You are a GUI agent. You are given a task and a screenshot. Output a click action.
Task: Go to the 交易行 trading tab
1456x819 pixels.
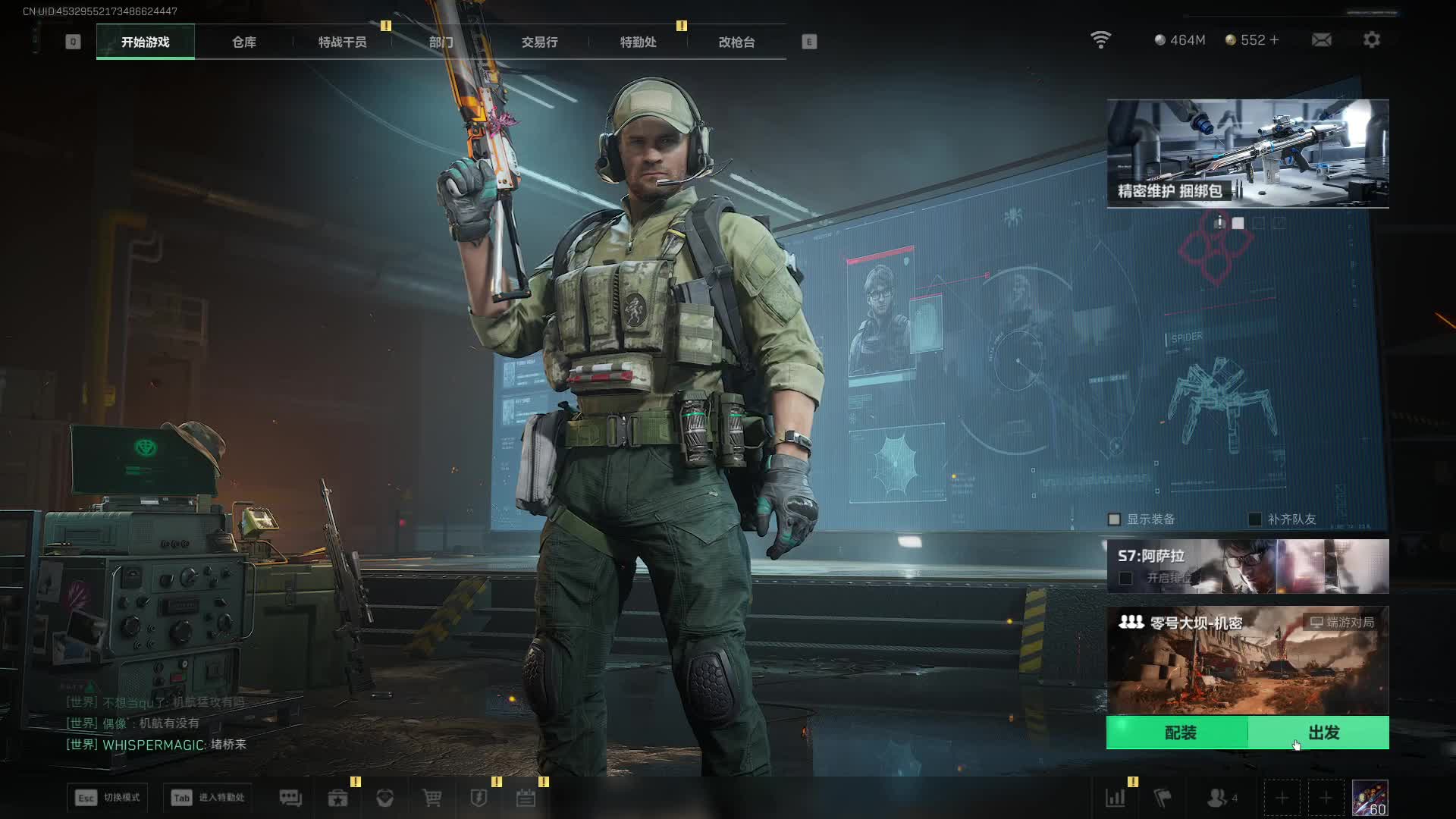pyautogui.click(x=539, y=42)
